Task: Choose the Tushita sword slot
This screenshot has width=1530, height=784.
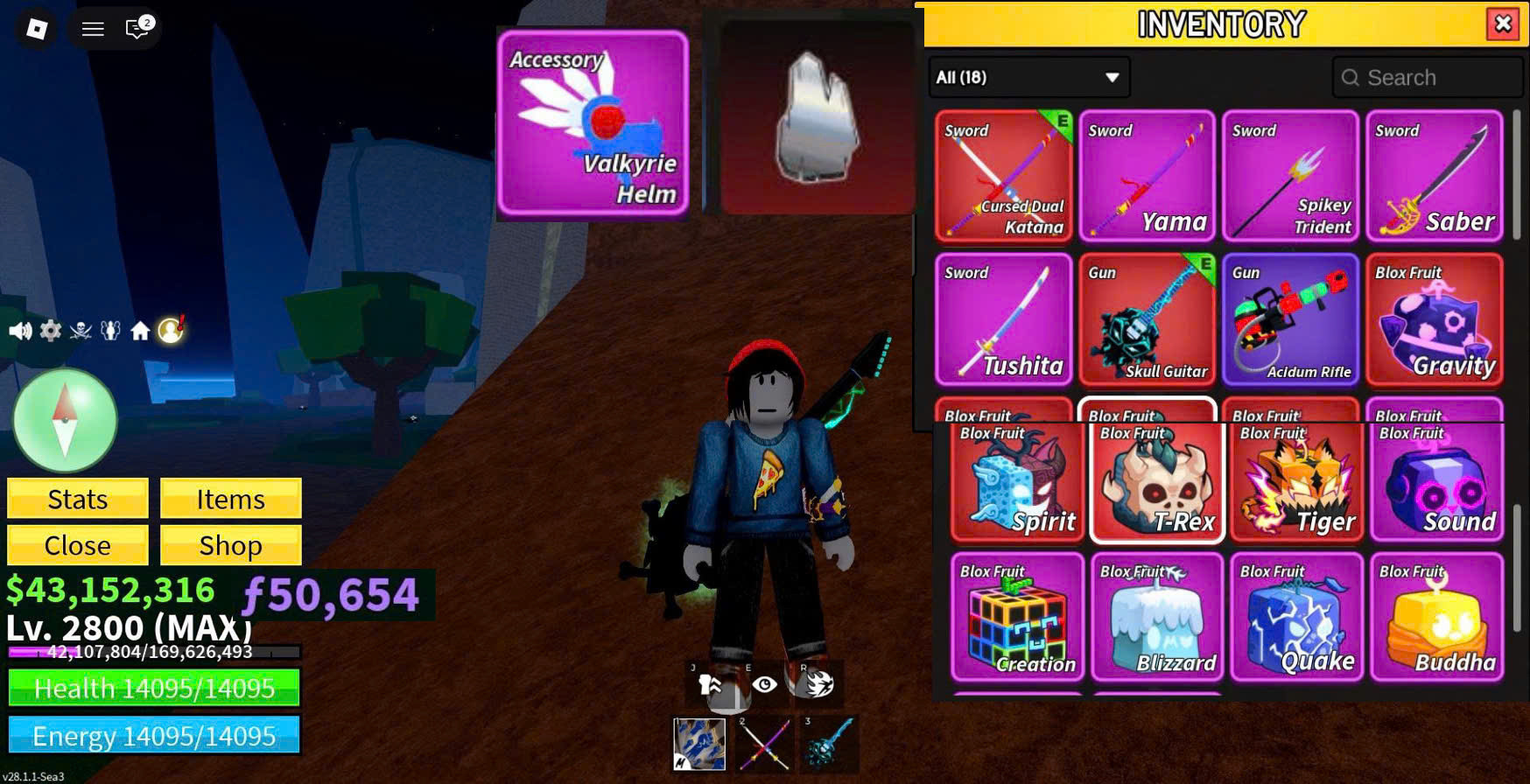Action: pyautogui.click(x=1003, y=319)
